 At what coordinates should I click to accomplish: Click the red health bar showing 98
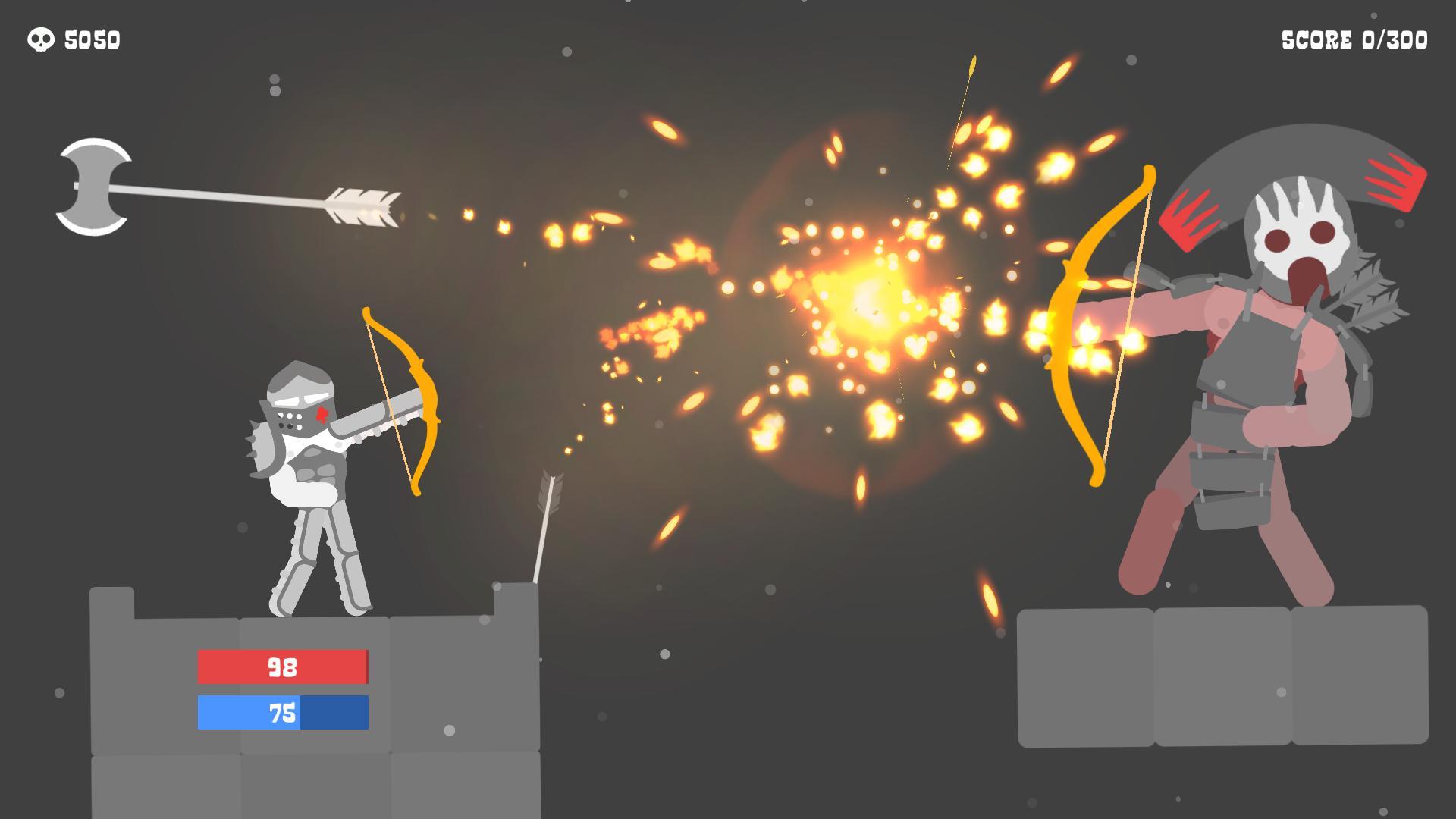[x=282, y=668]
